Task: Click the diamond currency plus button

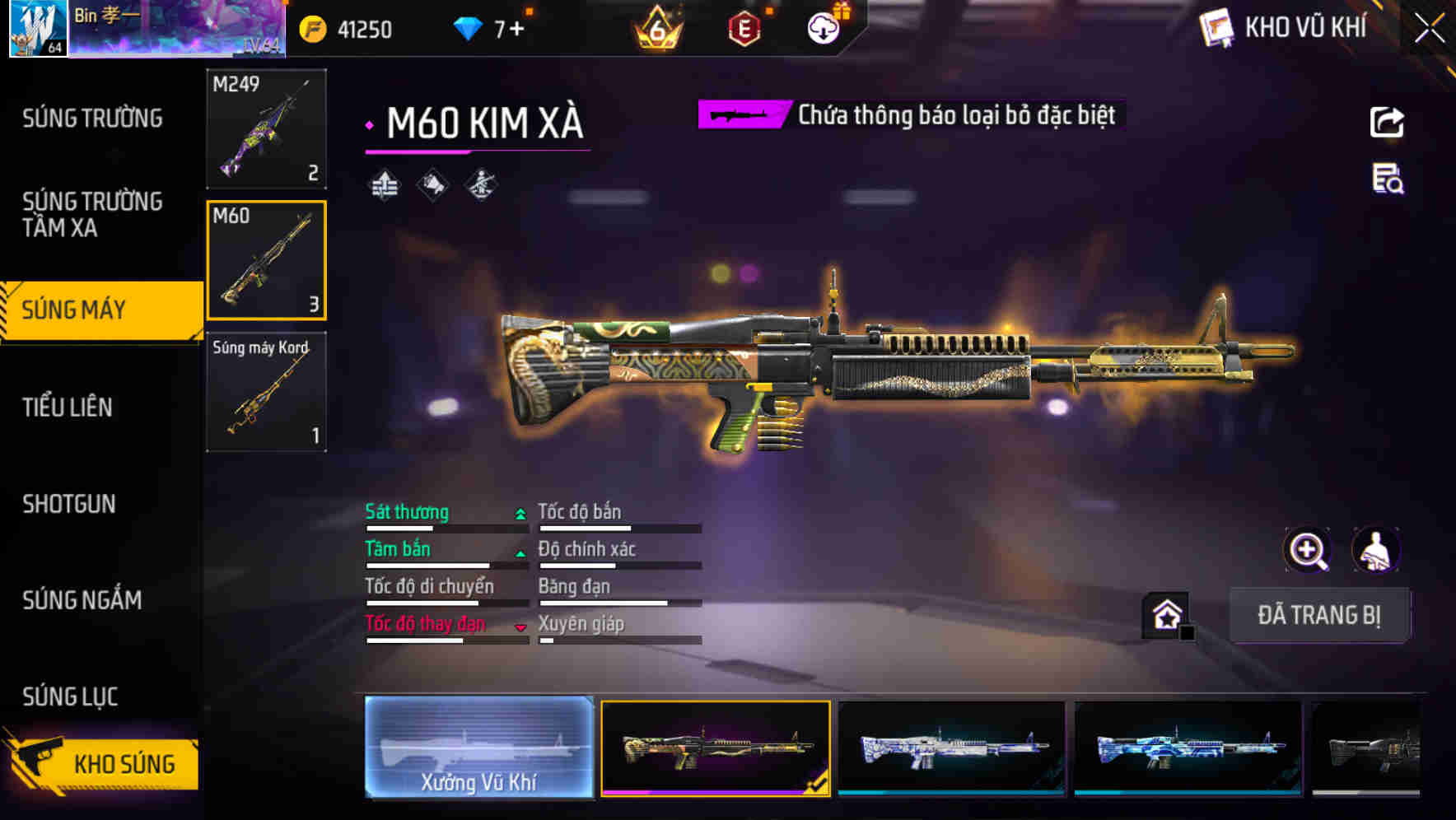Action: tap(516, 30)
